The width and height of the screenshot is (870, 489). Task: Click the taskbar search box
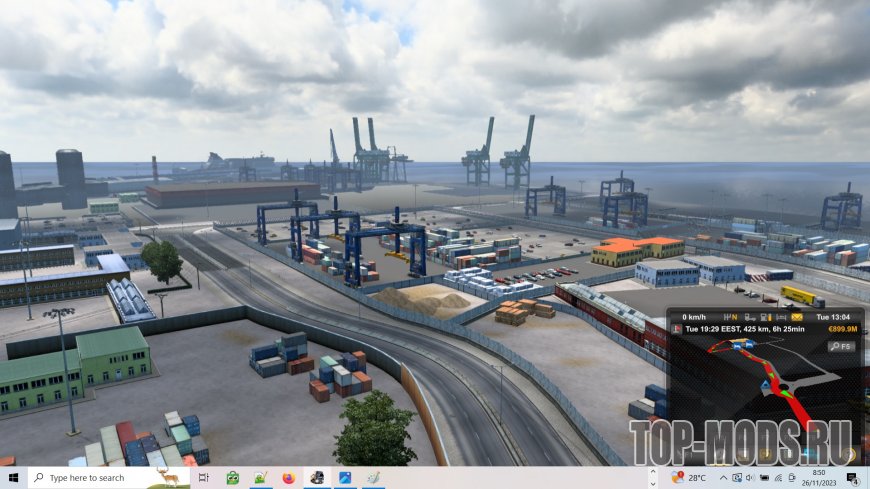(95, 478)
